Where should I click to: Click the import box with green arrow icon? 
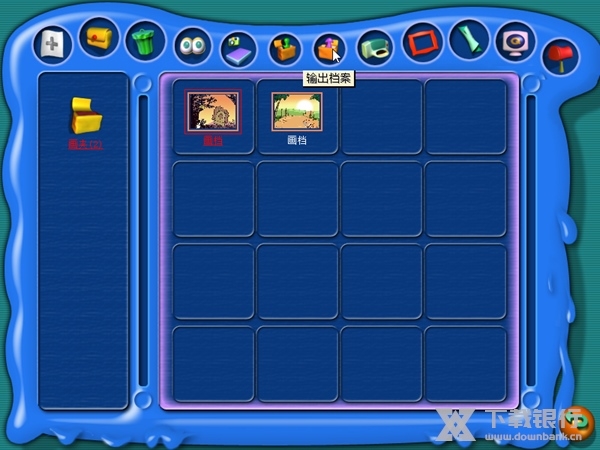[284, 47]
